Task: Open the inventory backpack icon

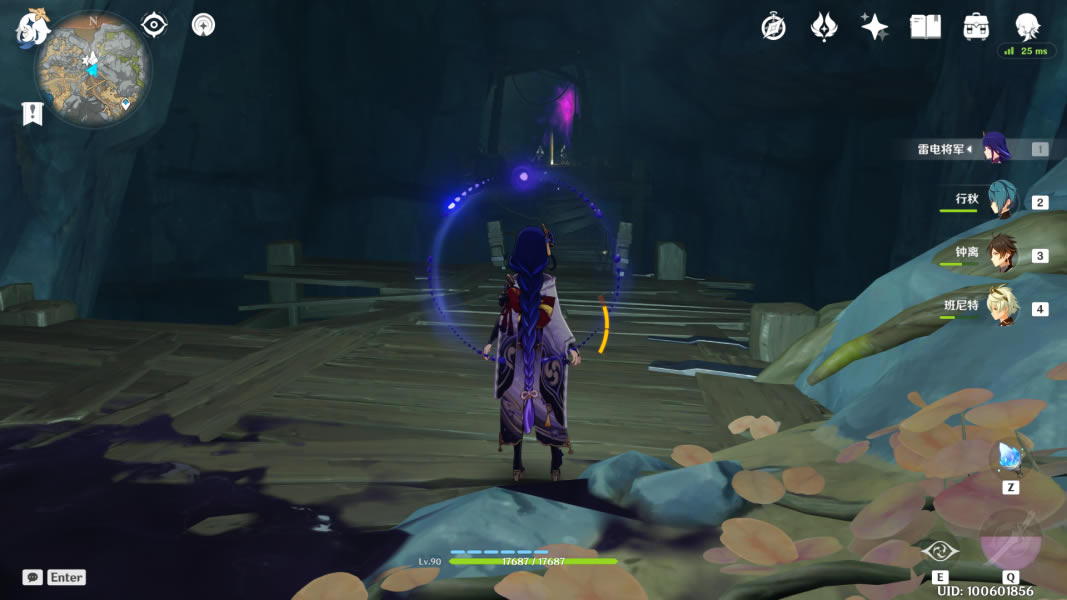Action: coord(976,27)
